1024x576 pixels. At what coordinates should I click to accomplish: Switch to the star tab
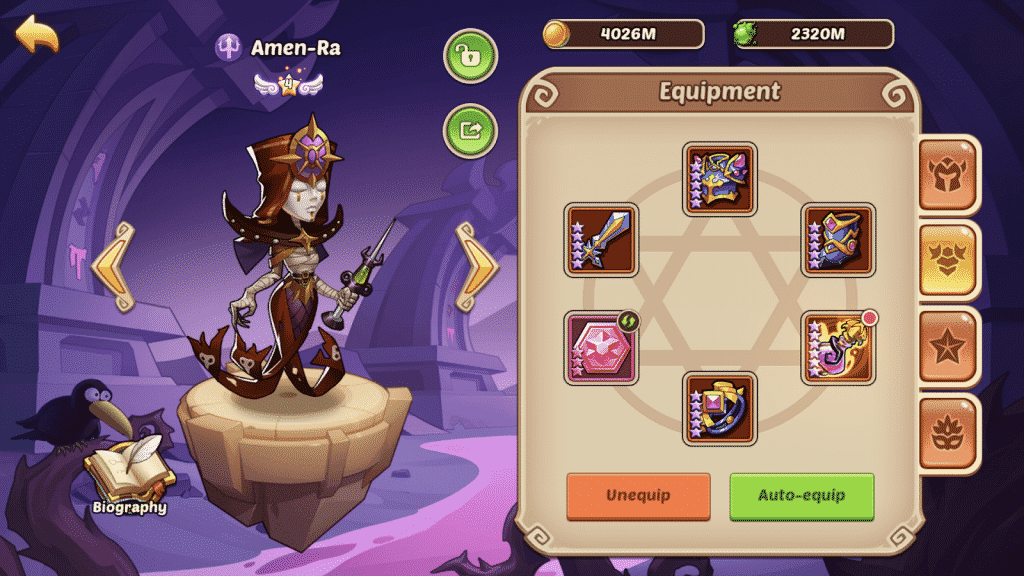(947, 347)
